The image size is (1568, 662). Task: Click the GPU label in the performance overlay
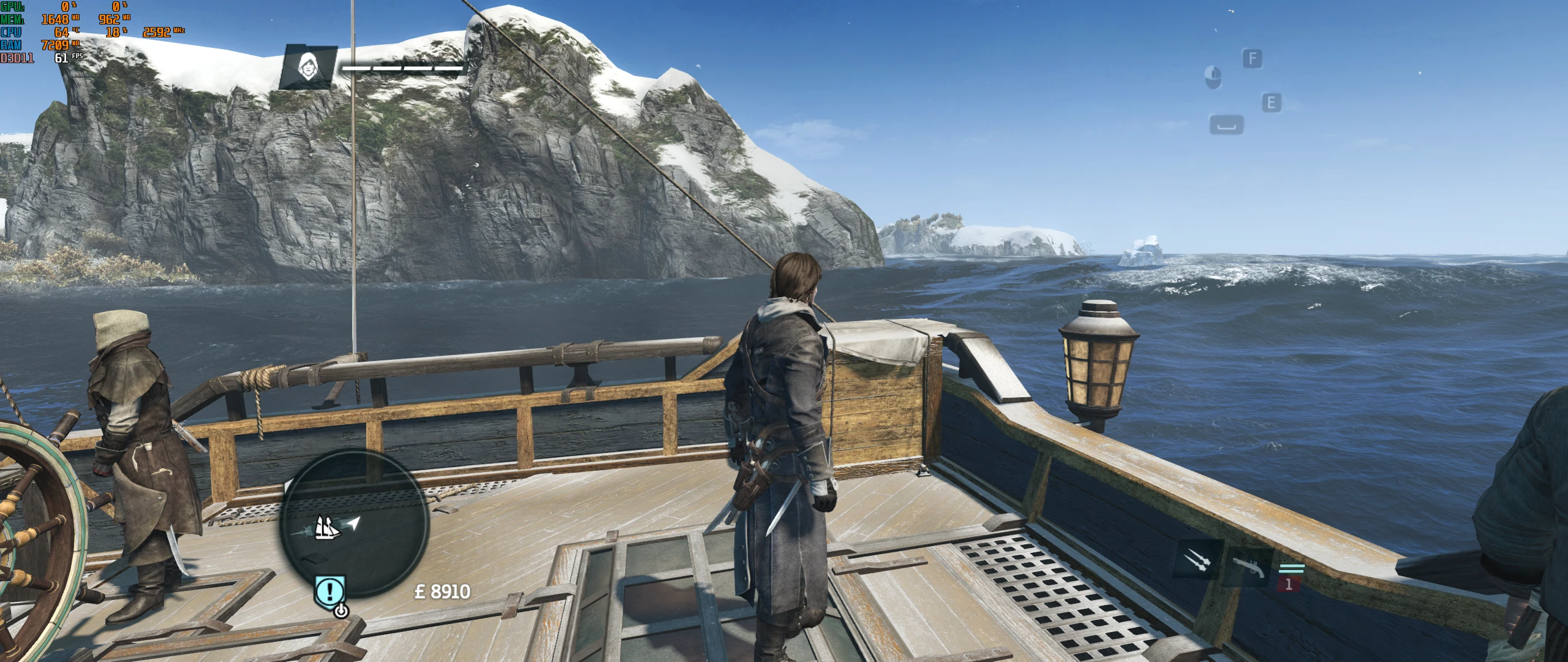click(x=12, y=7)
